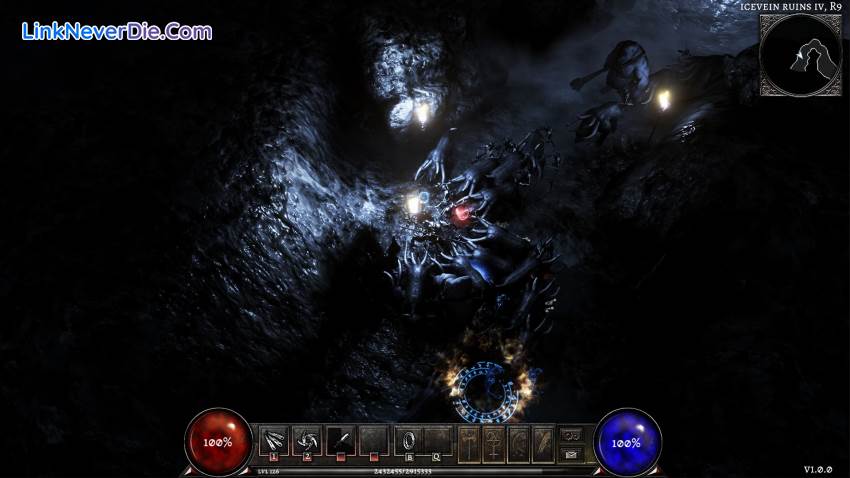Activate the triple slash skill in slot 1

[273, 439]
